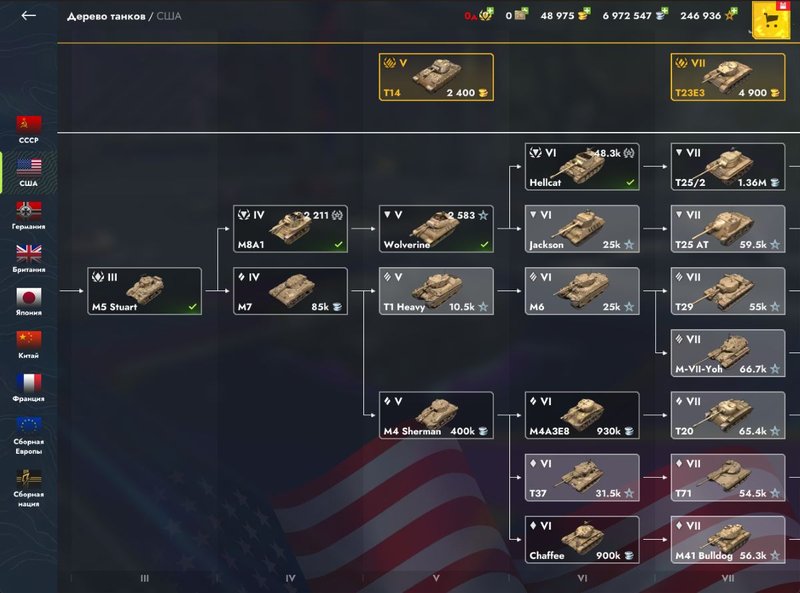
Task: Select the T1 Heavy tank node
Action: click(436, 291)
